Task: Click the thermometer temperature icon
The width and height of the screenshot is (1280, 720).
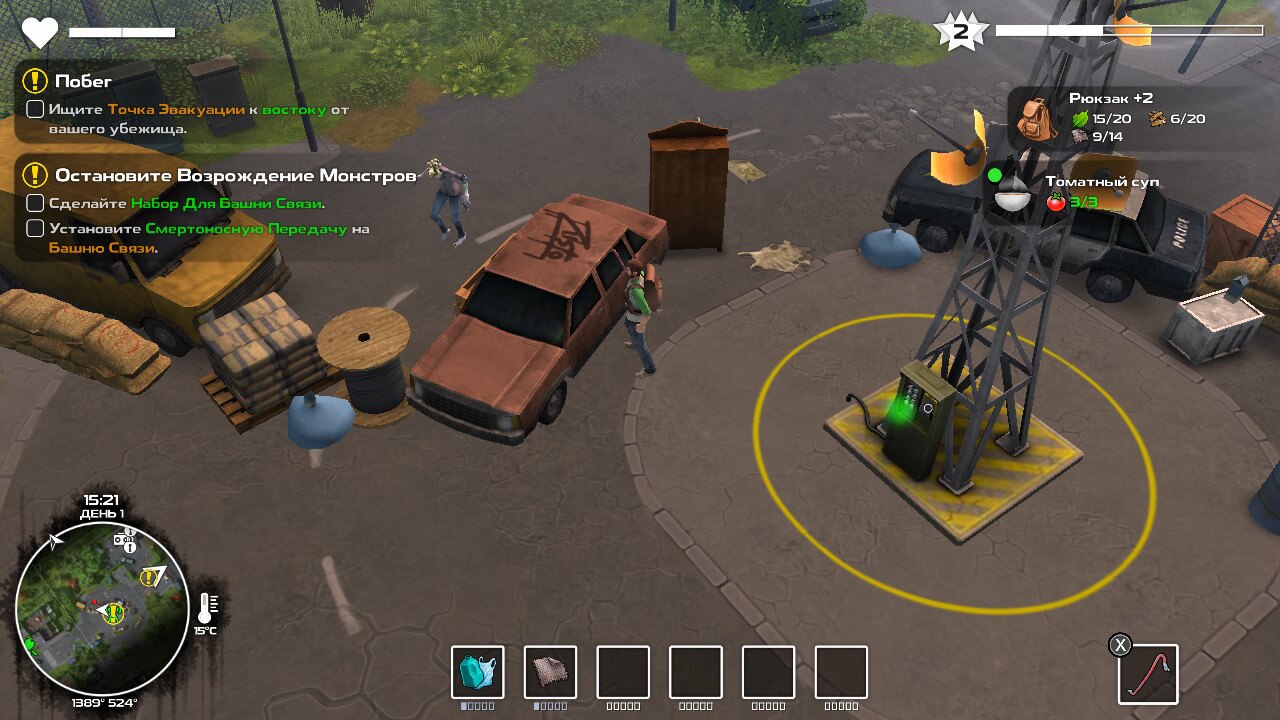Action: click(x=207, y=606)
